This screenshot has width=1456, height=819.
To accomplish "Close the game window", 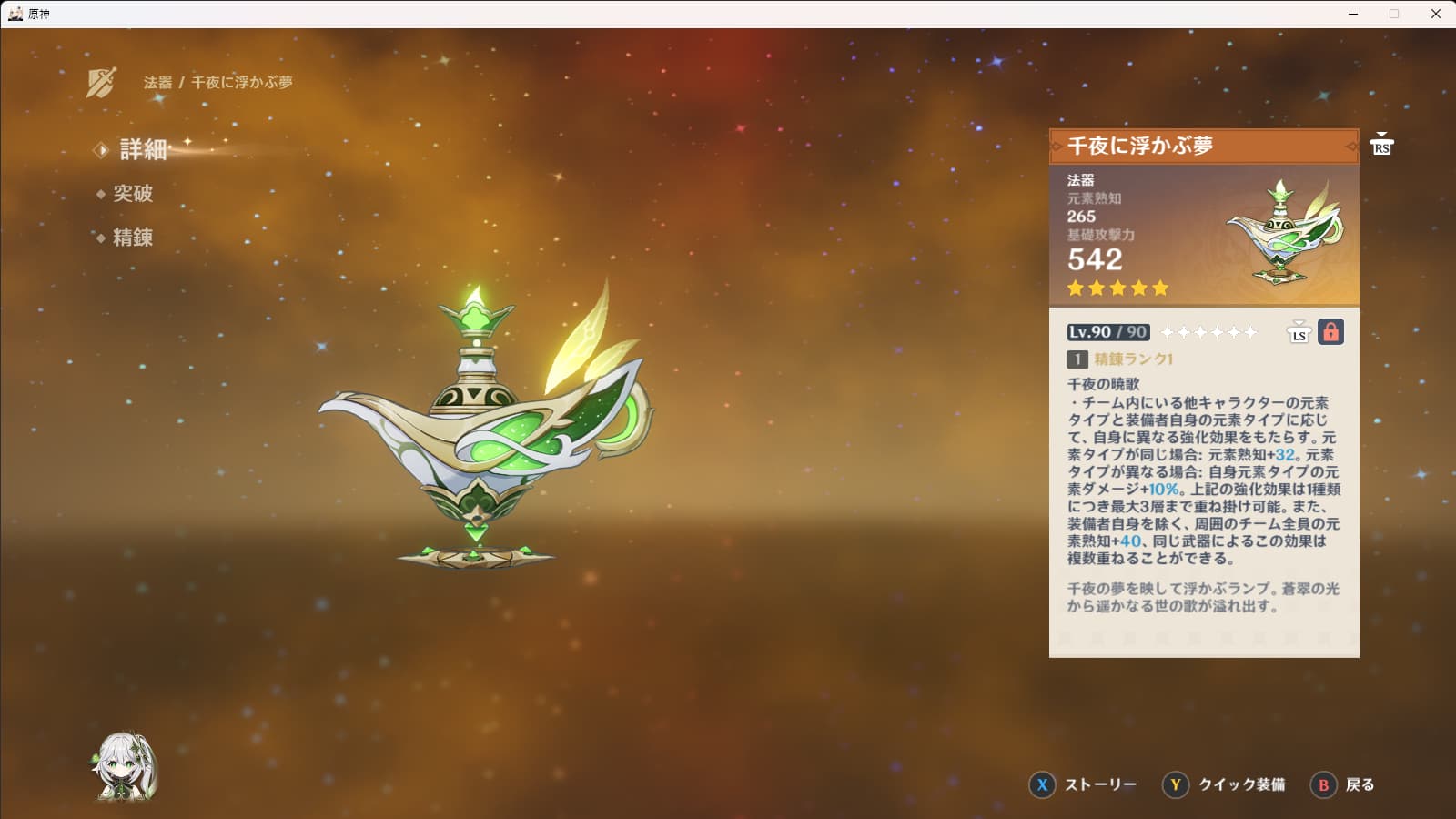I will click(x=1435, y=14).
